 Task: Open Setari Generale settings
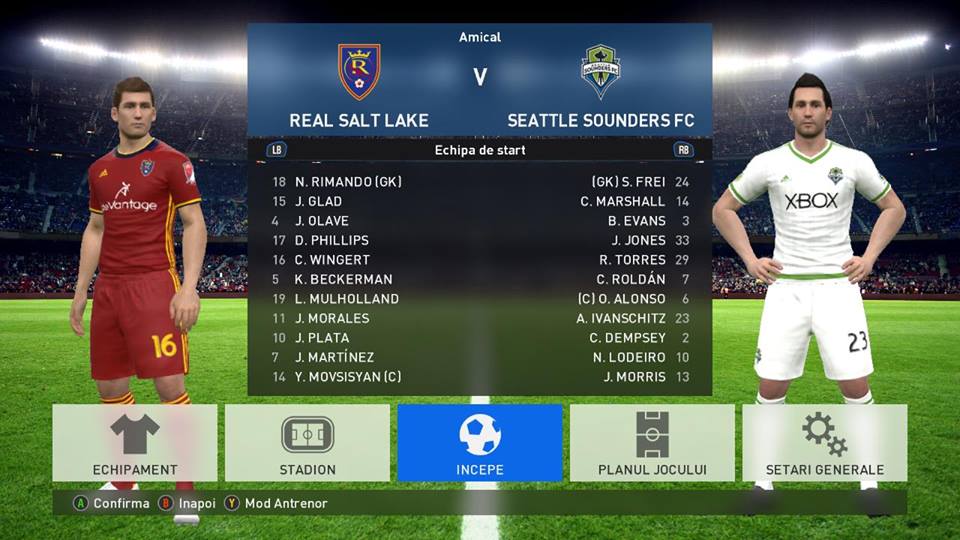(824, 443)
